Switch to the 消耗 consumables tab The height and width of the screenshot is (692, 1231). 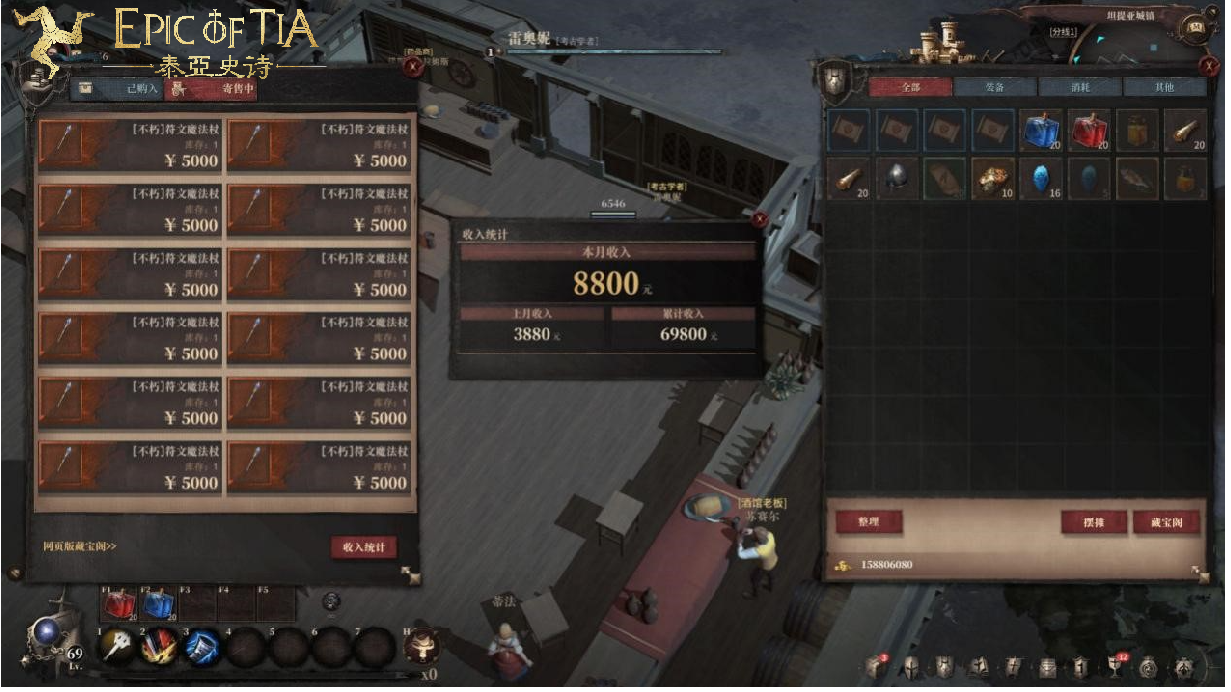pyautogui.click(x=1080, y=87)
